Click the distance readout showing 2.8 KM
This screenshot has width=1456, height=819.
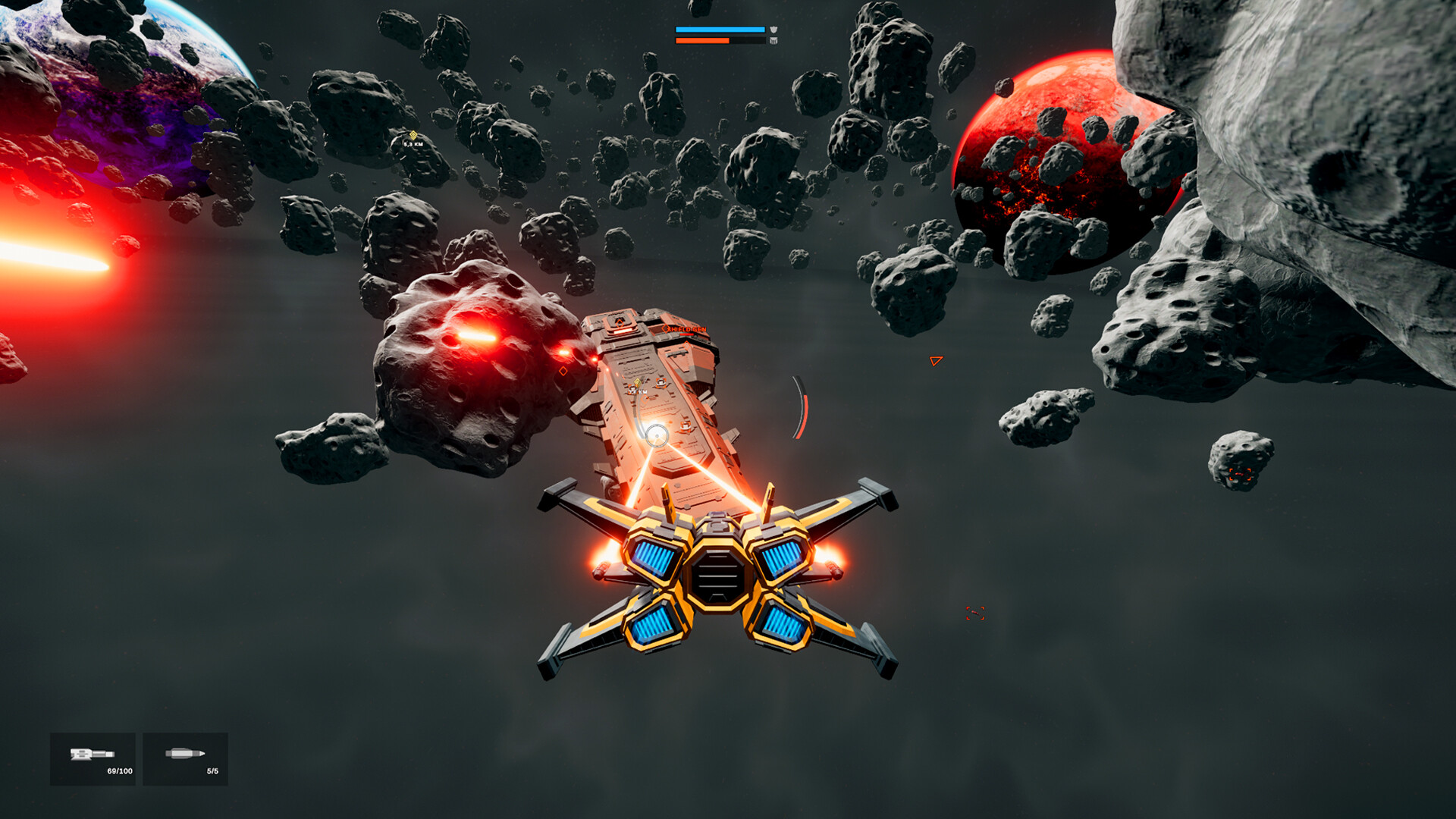(637, 392)
